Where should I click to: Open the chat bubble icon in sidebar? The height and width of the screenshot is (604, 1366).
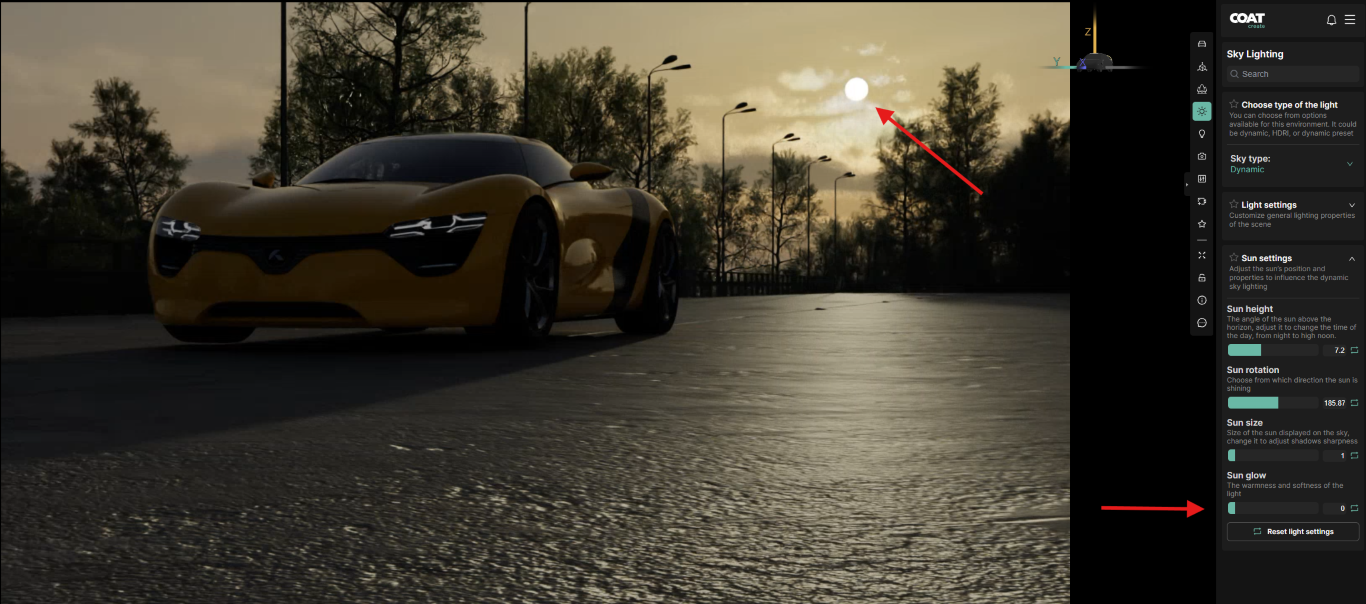click(1202, 323)
